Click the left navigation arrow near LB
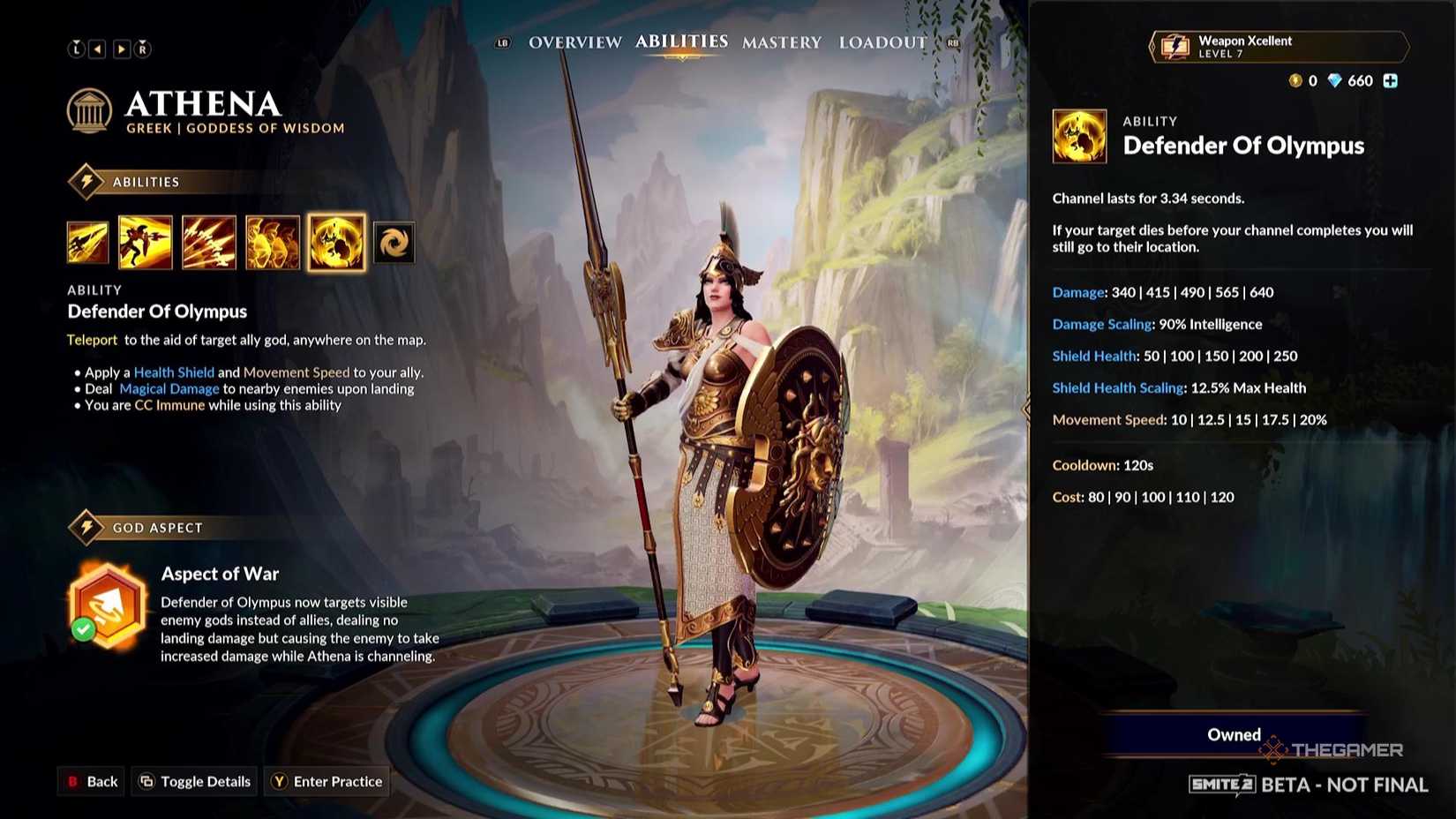Viewport: 1456px width, 819px height. click(99, 49)
